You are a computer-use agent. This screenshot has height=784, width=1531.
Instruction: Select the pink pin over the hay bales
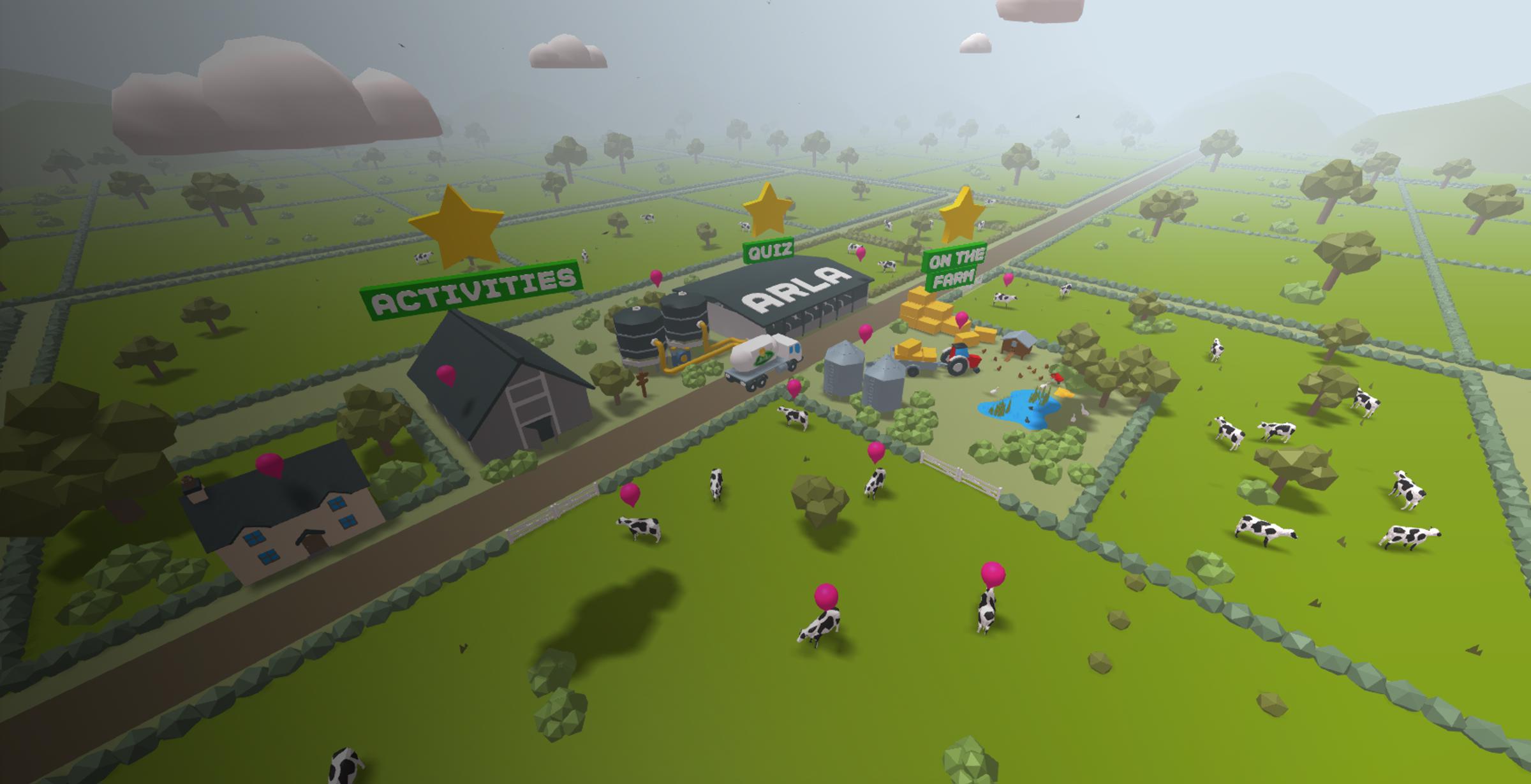(x=961, y=319)
